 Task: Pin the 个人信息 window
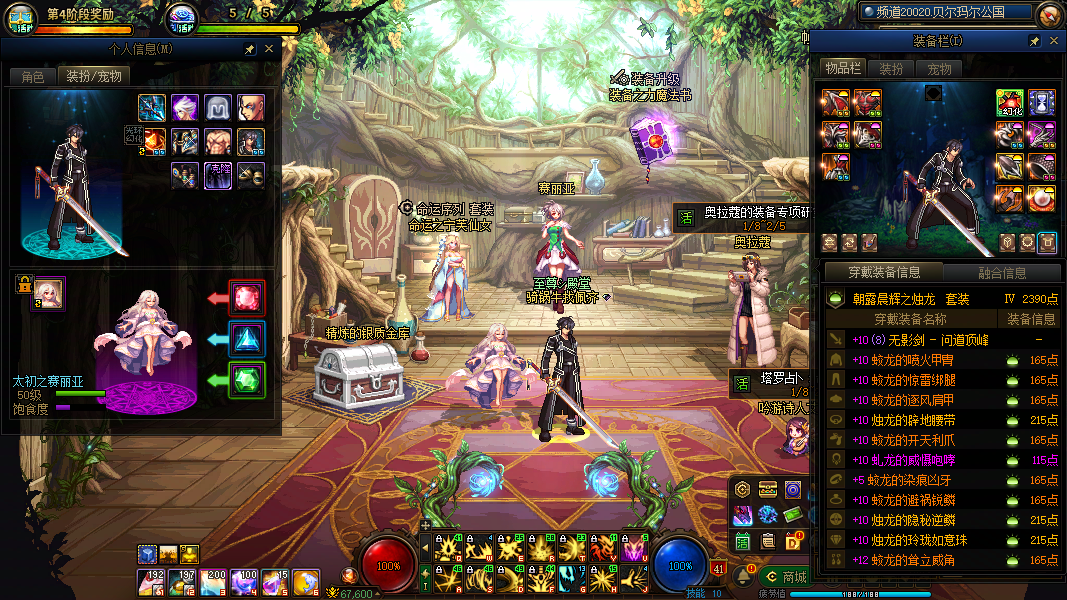(x=249, y=49)
